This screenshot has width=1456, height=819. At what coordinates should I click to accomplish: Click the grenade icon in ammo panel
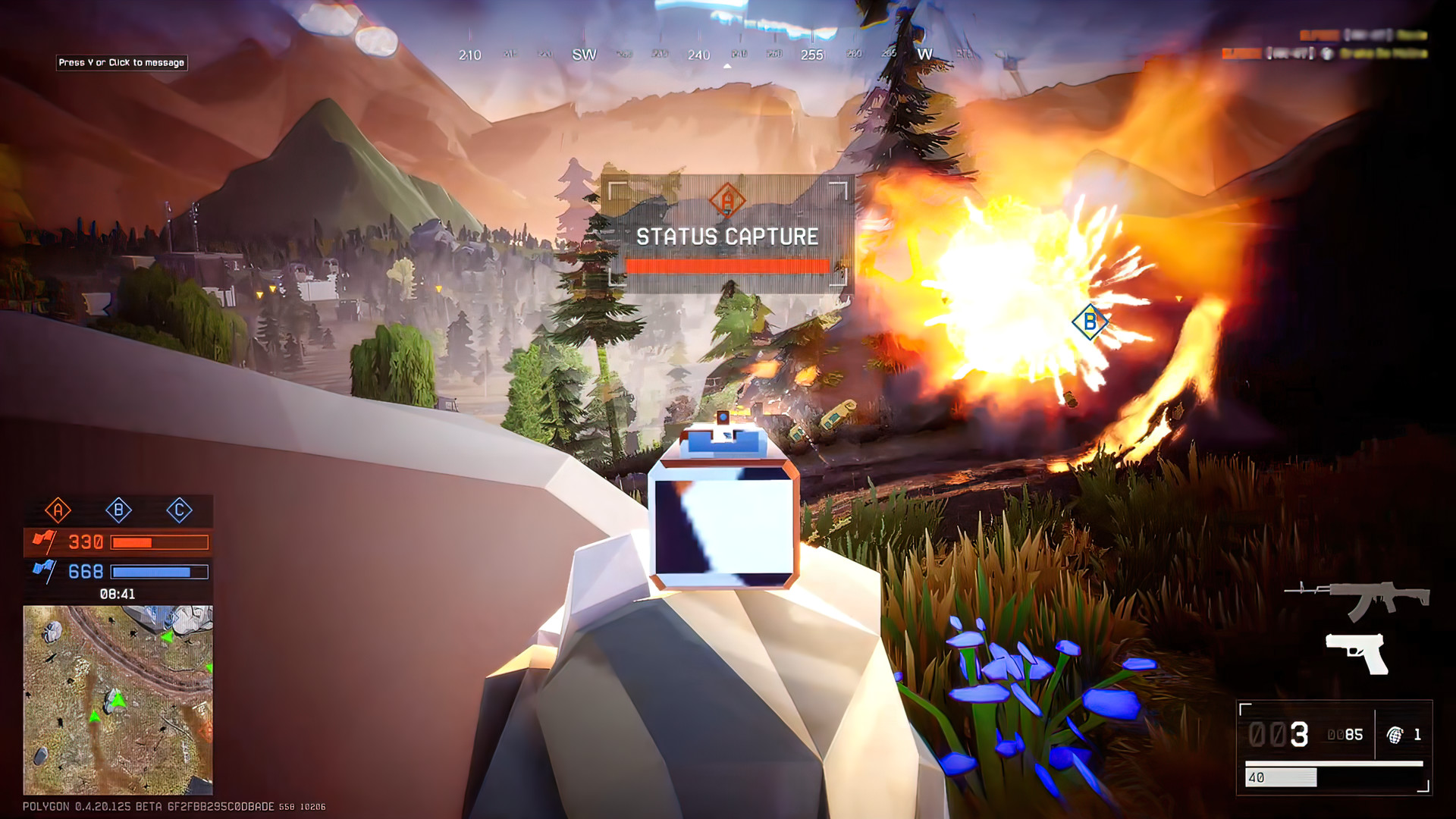point(1394,735)
